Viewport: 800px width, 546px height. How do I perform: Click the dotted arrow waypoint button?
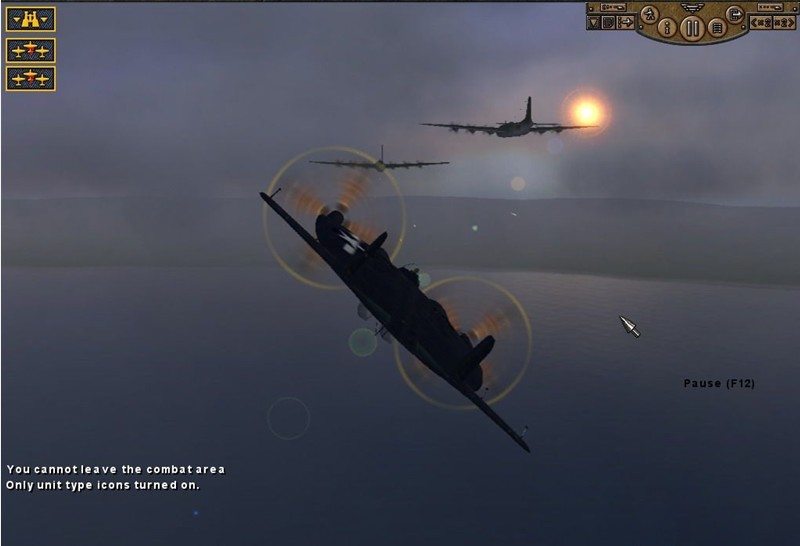coord(625,22)
